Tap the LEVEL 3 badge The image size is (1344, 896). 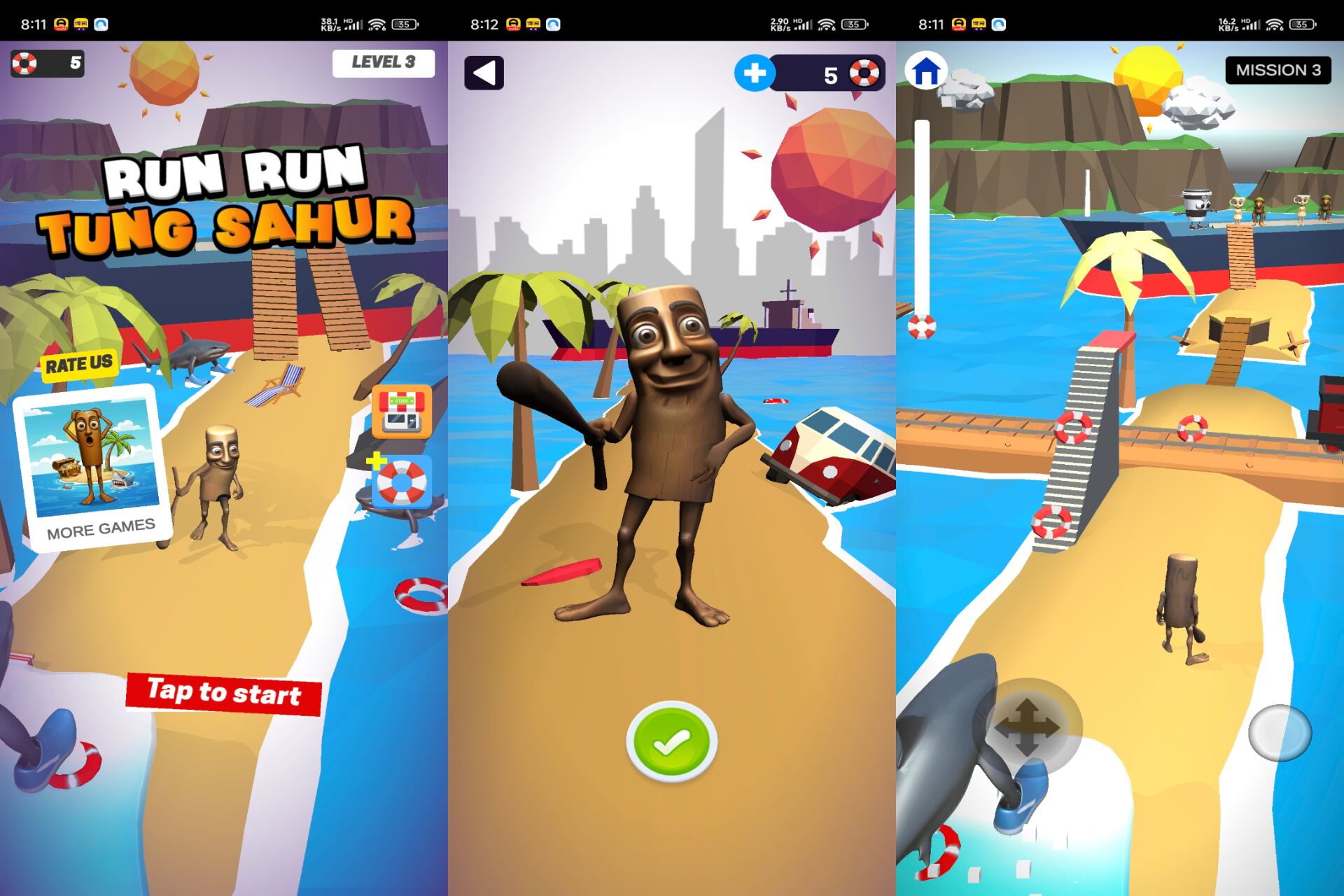pos(384,63)
